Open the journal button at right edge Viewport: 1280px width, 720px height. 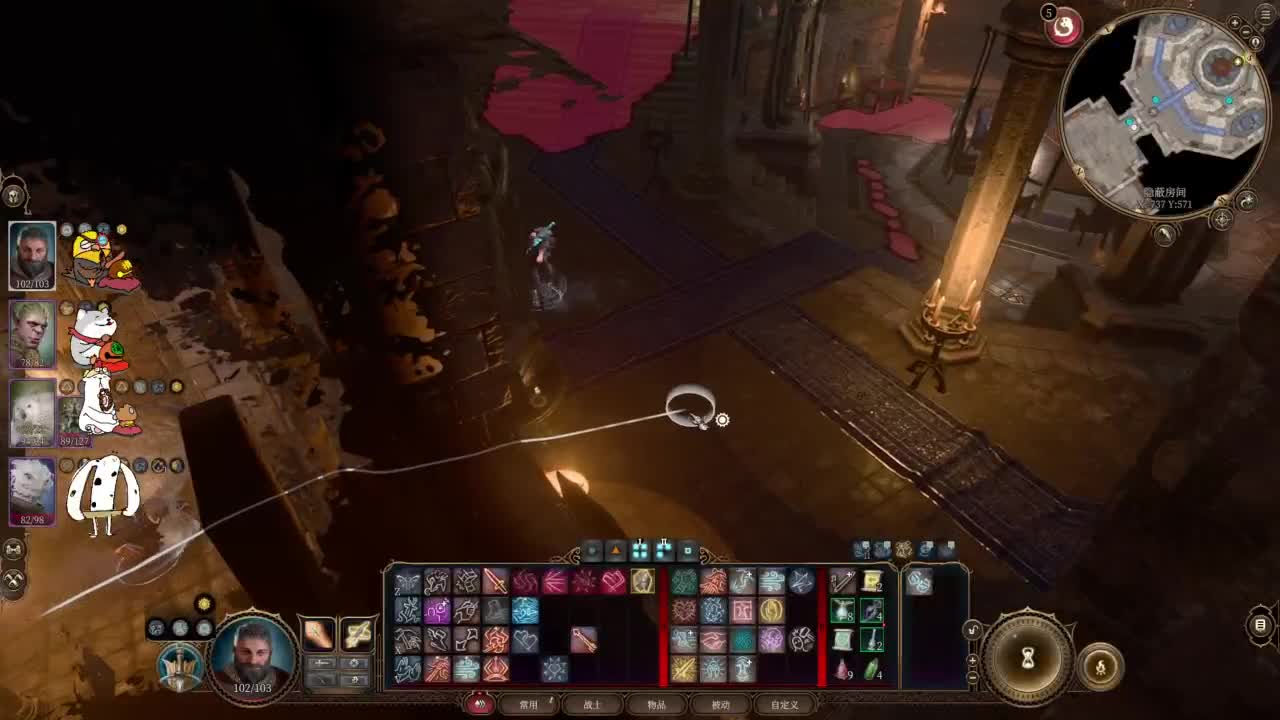(1261, 626)
